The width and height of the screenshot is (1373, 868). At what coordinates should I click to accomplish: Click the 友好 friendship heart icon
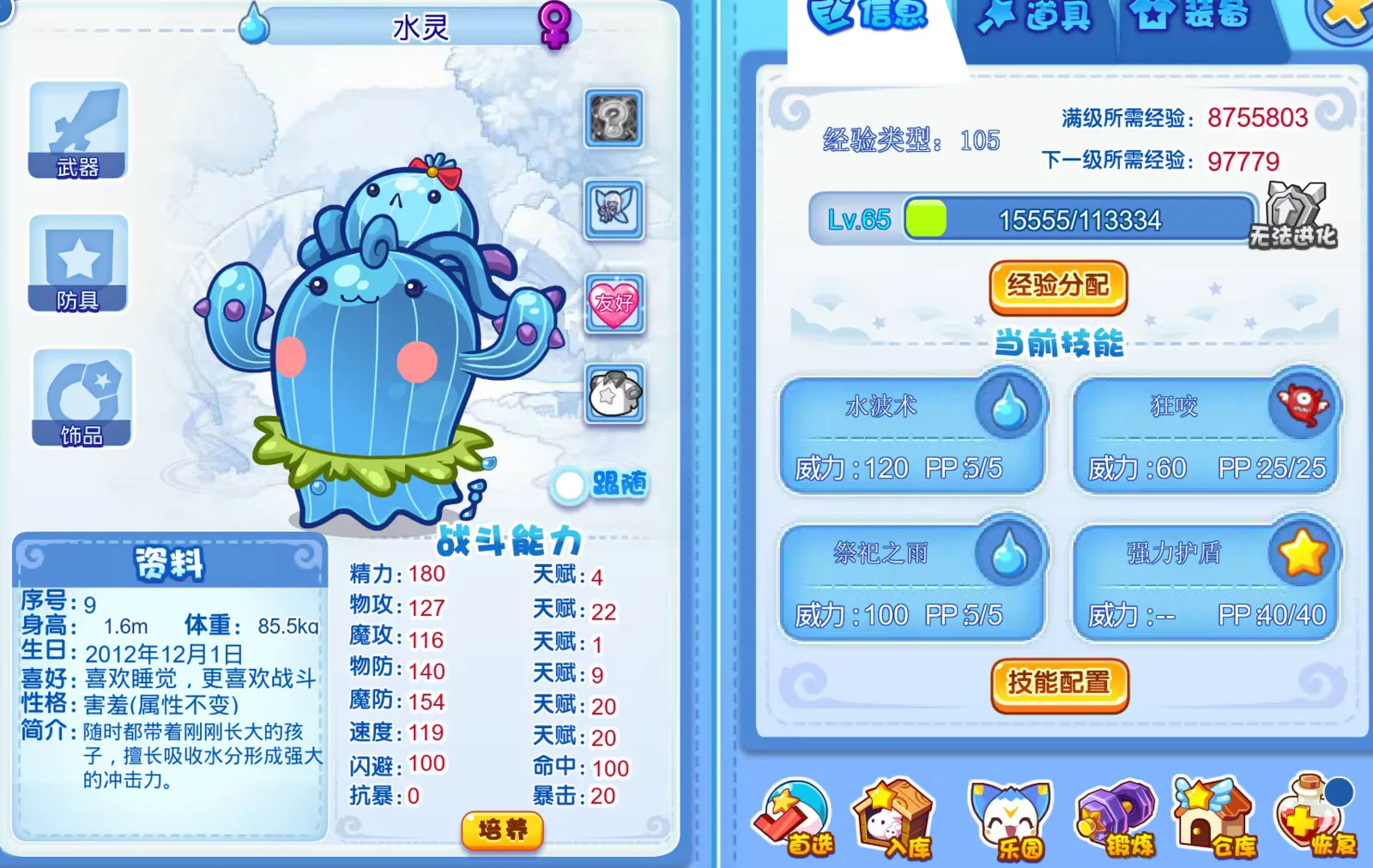[x=614, y=302]
